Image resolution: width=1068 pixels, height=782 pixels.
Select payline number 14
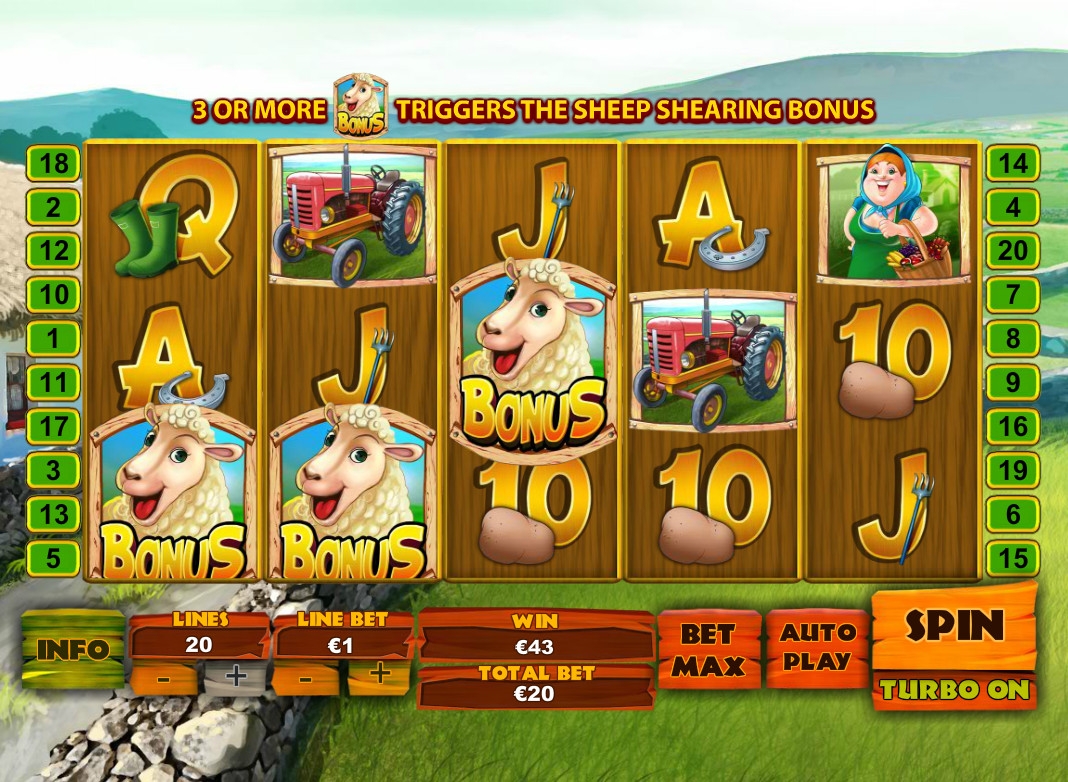pyautogui.click(x=1013, y=163)
